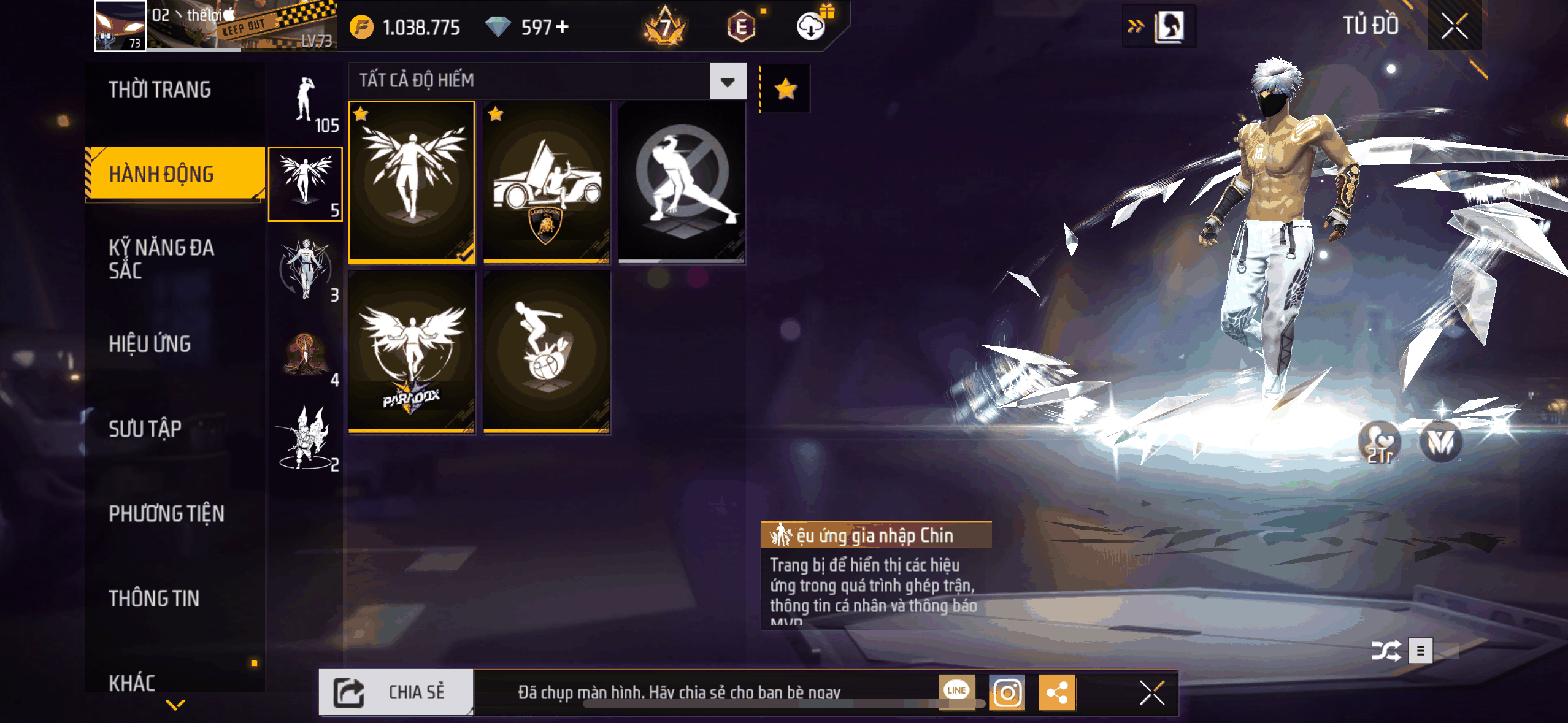Open the Khác category

point(133,682)
